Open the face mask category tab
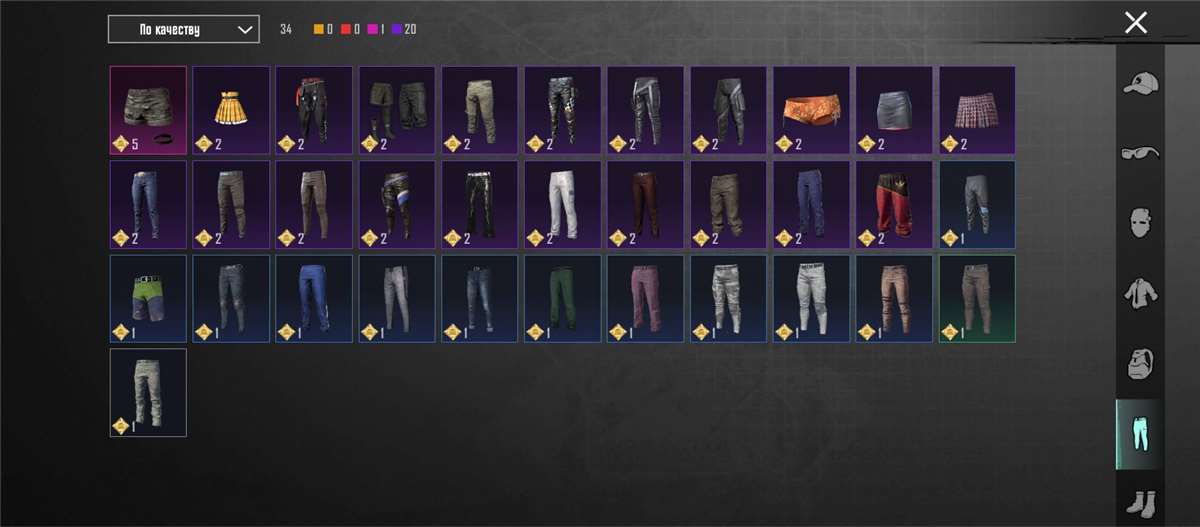The width and height of the screenshot is (1200, 527). (1140, 222)
